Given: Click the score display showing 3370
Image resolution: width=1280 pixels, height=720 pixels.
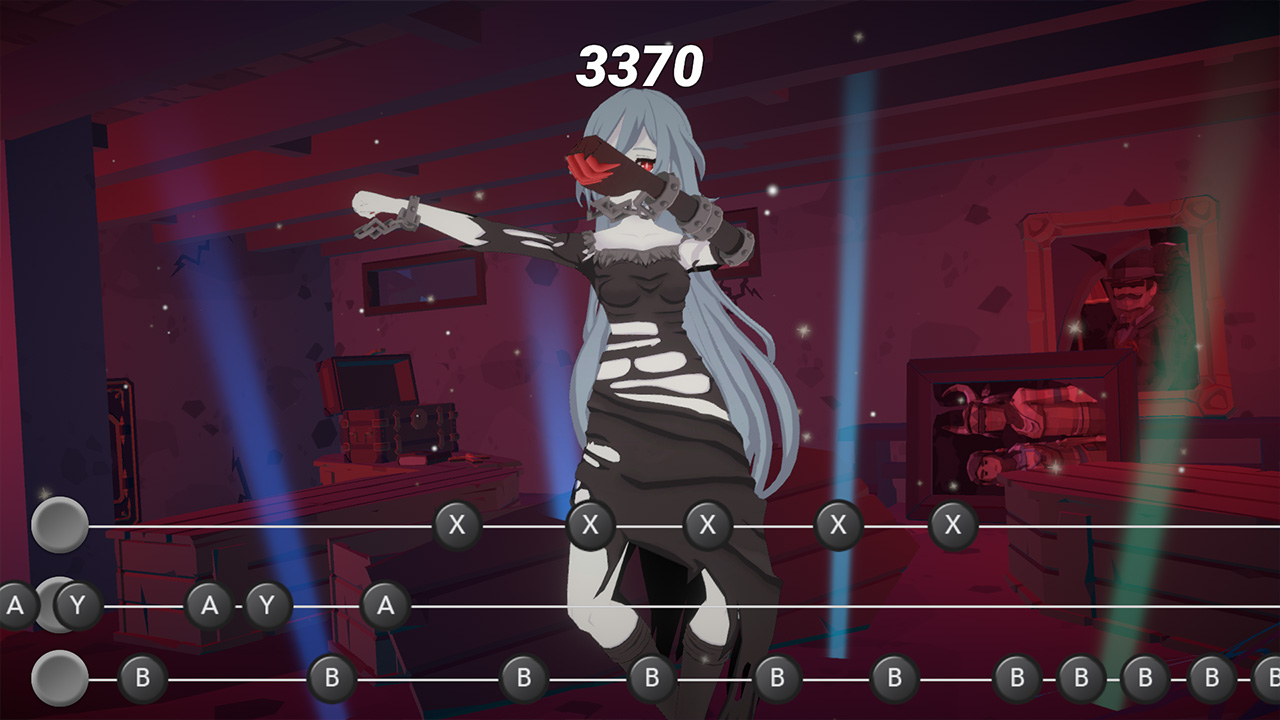Looking at the screenshot, I should pos(640,63).
